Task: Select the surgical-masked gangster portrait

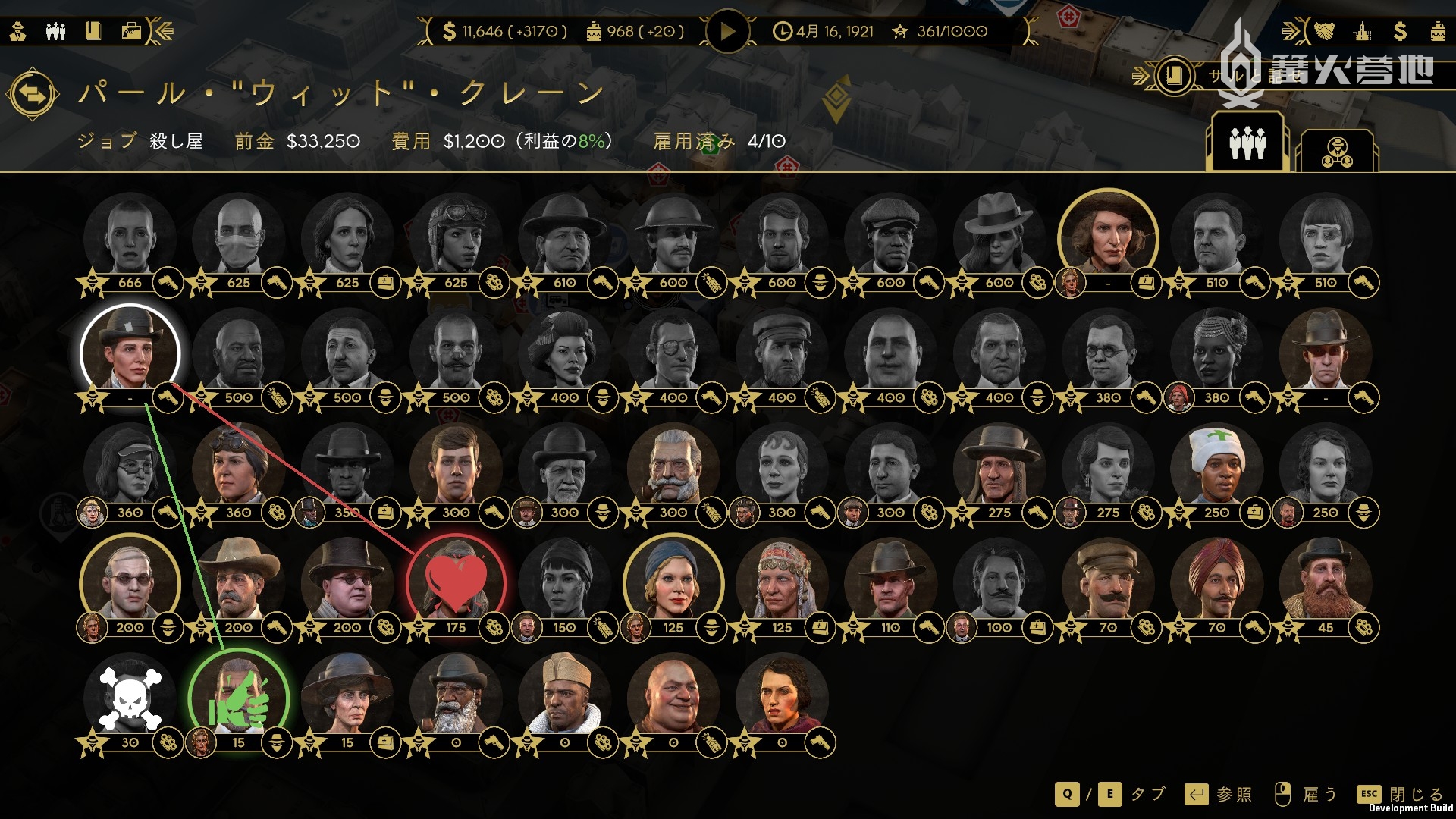Action: tap(238, 236)
